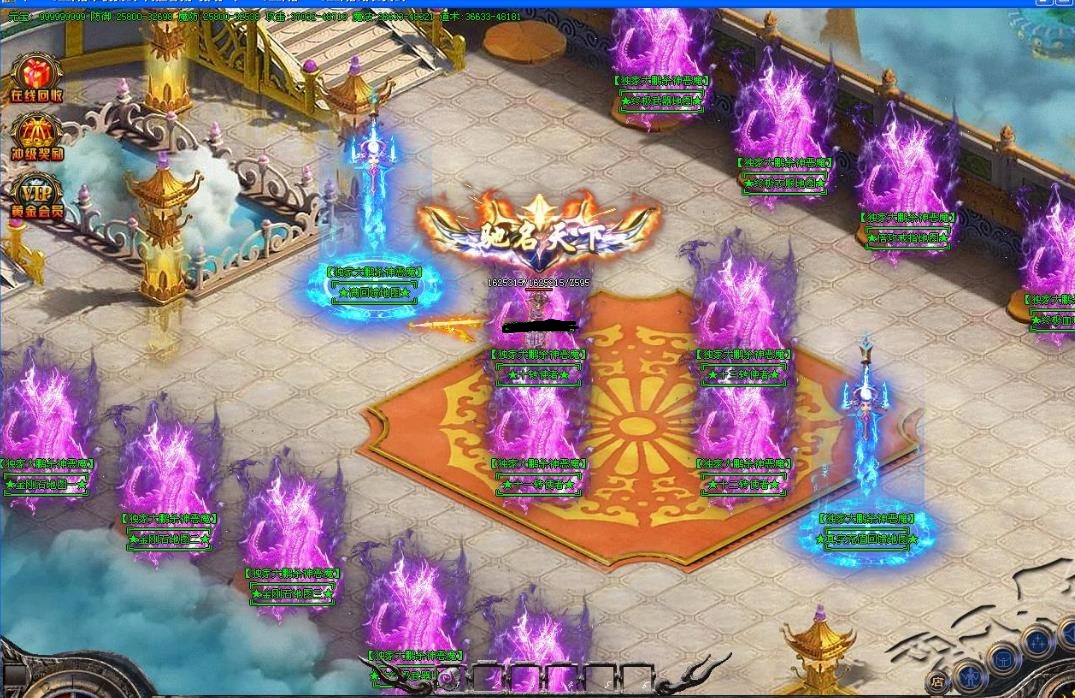Viewport: 1075px width, 698px height.
Task: Click the round bag icon button
Action: point(1003,661)
